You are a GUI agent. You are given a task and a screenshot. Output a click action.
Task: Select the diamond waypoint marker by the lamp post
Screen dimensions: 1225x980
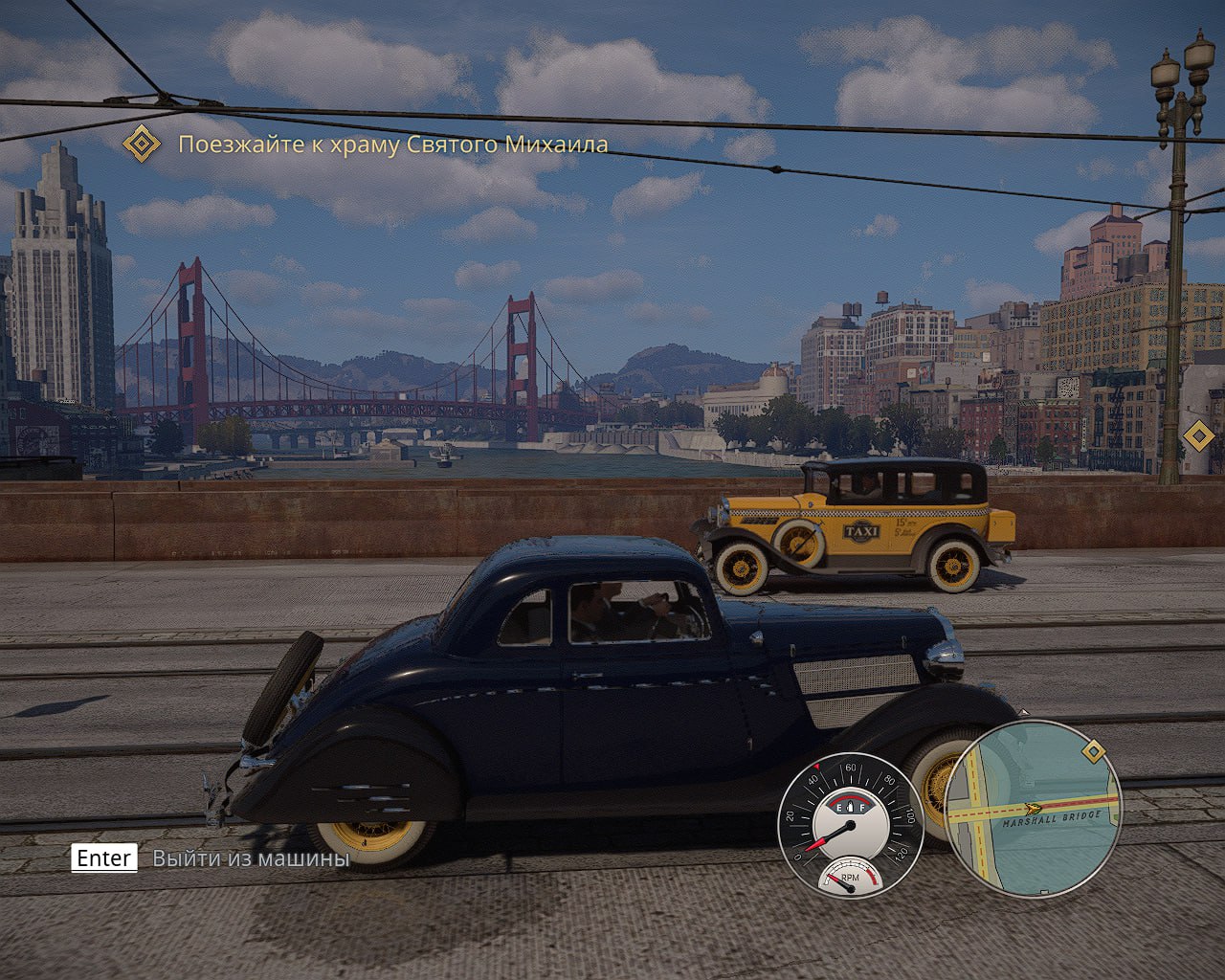1197,436
